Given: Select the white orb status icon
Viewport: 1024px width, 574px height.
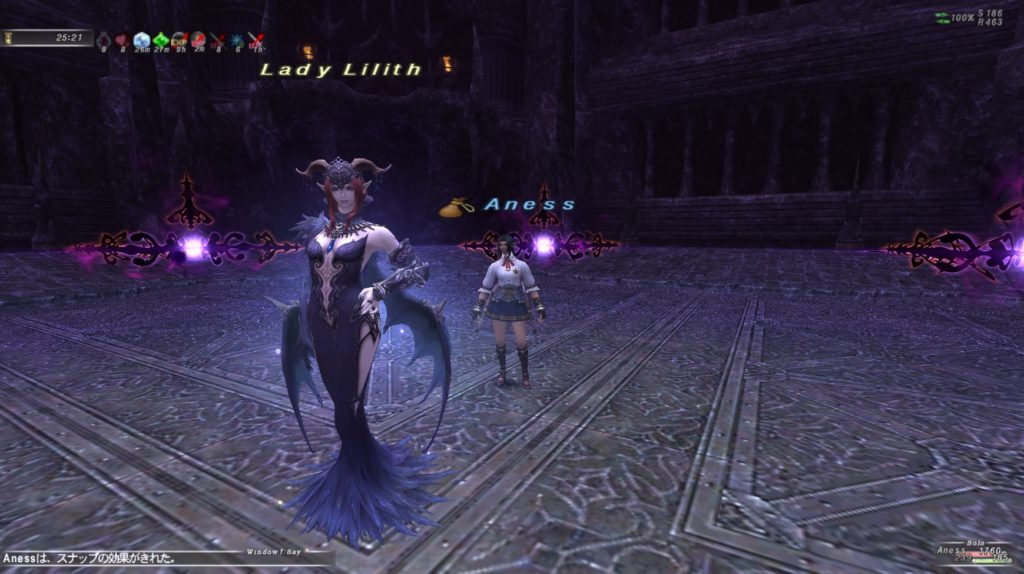Looking at the screenshot, I should pyautogui.click(x=141, y=40).
